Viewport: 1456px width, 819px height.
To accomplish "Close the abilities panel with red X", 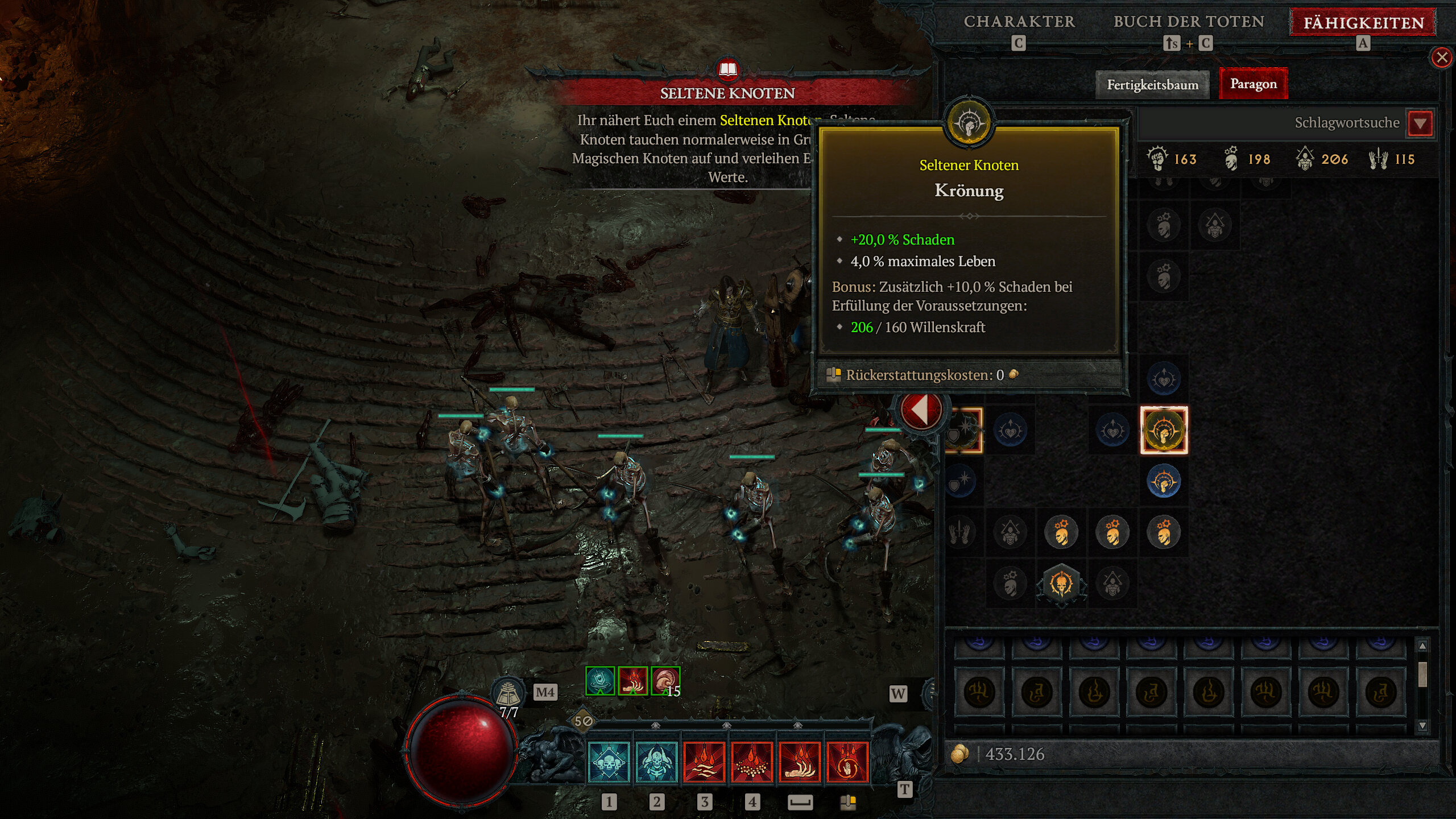I will click(x=1441, y=57).
